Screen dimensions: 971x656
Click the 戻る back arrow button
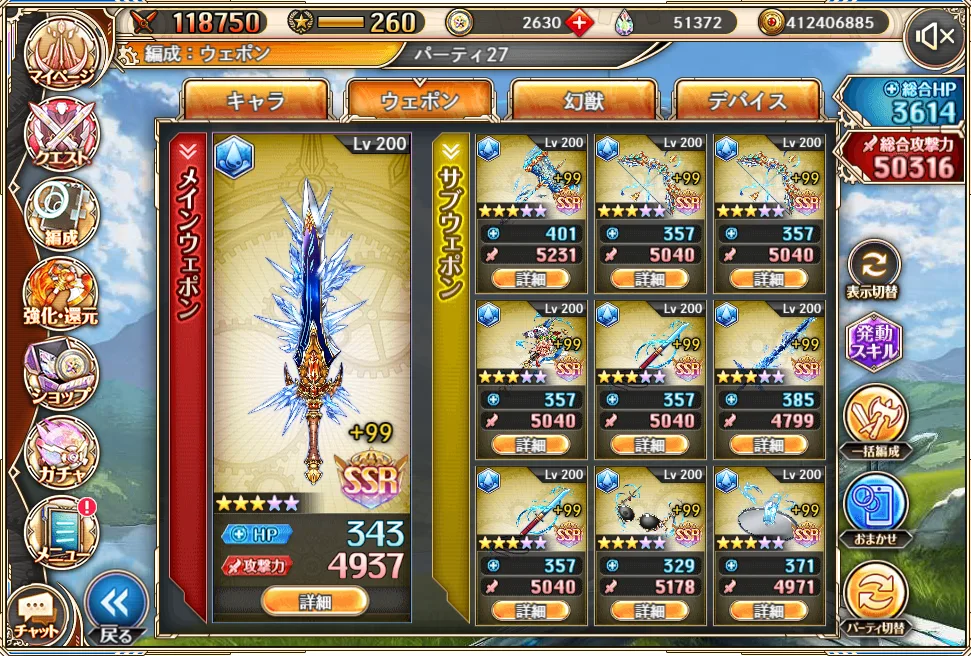point(117,608)
